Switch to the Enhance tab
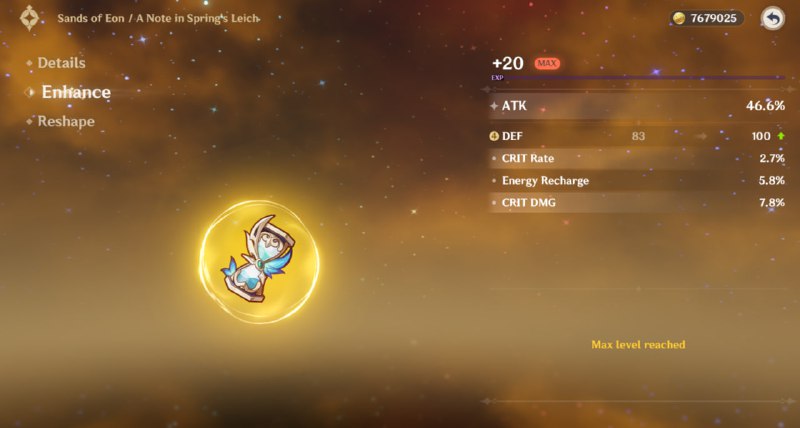Image resolution: width=800 pixels, height=428 pixels. tap(75, 92)
